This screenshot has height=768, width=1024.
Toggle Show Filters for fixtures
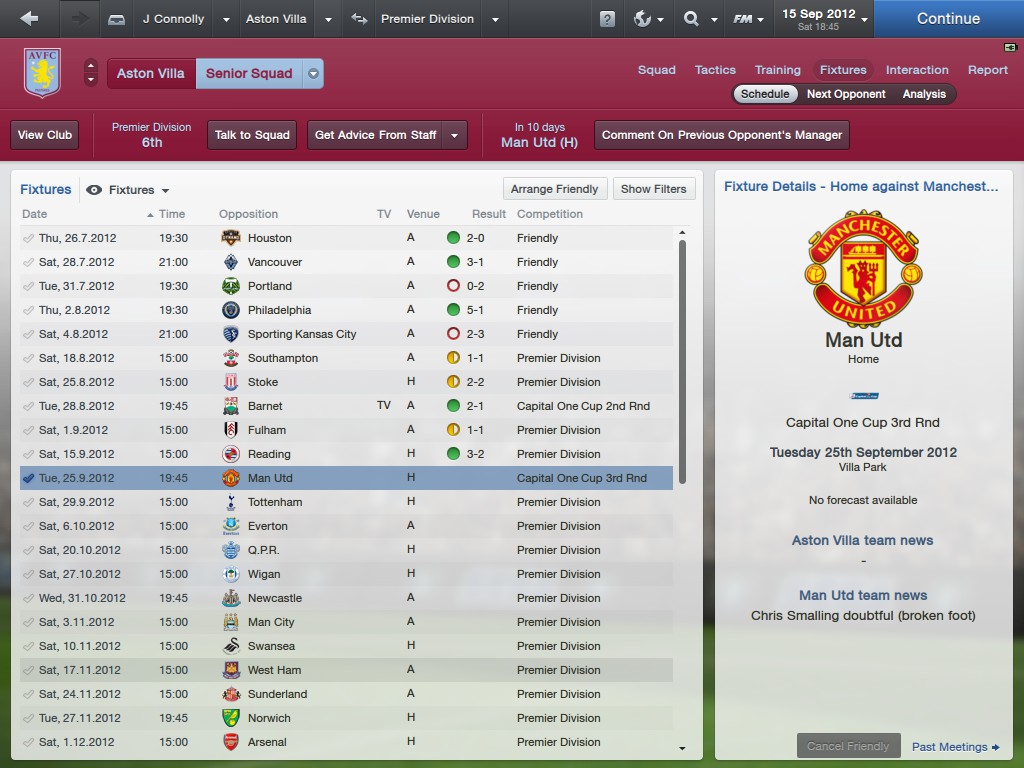coord(653,189)
